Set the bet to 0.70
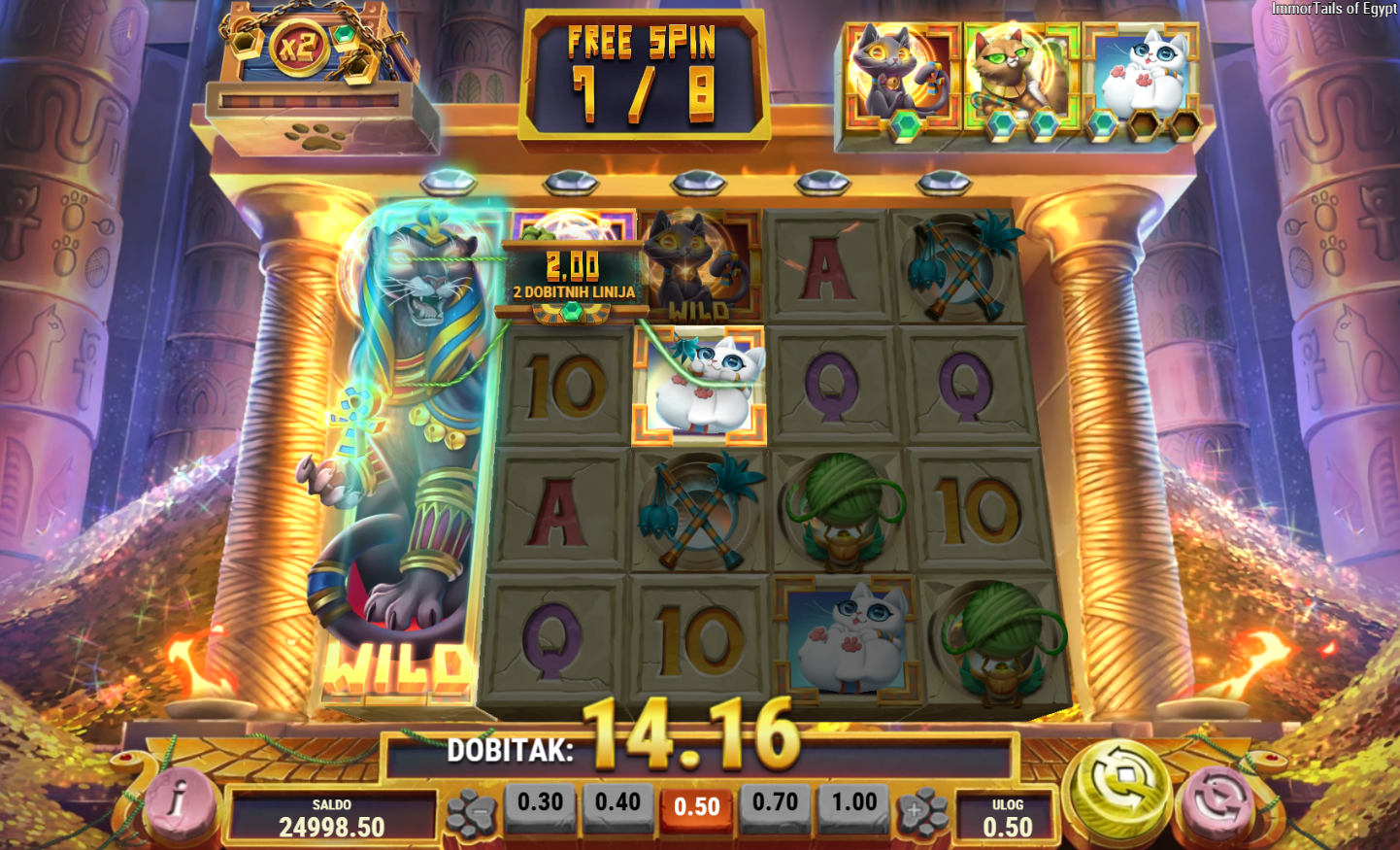 775,802
